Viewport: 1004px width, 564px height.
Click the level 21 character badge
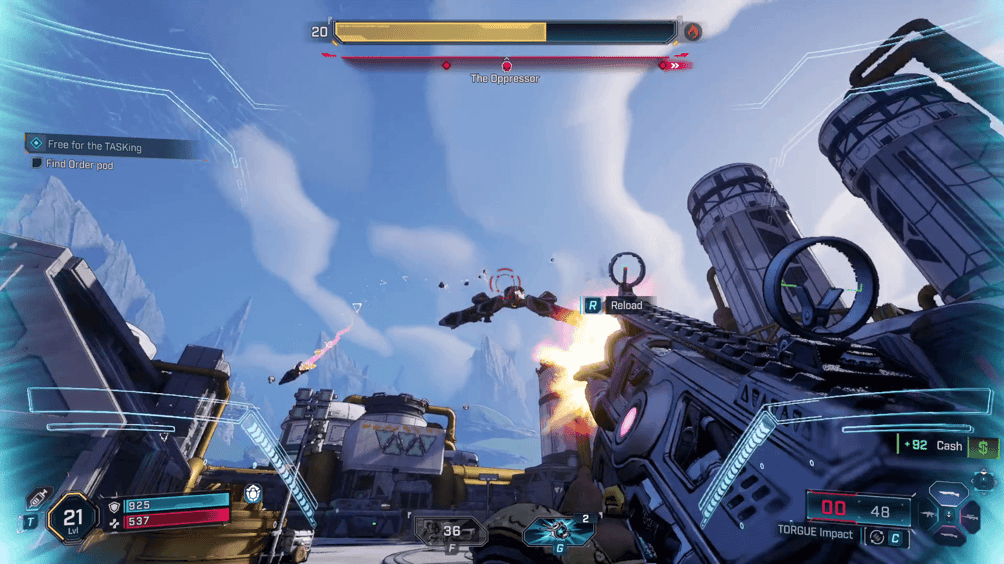[72, 518]
